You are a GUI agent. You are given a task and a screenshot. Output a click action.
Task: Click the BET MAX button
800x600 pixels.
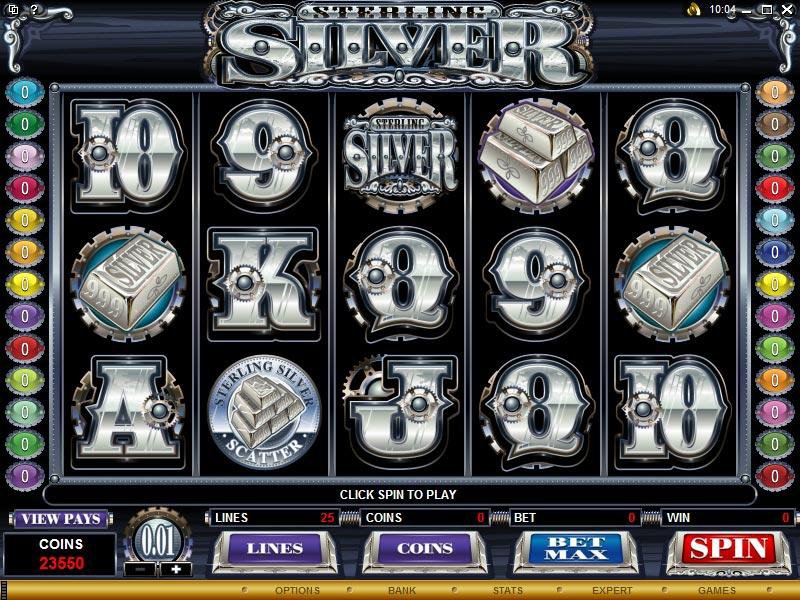(x=576, y=549)
